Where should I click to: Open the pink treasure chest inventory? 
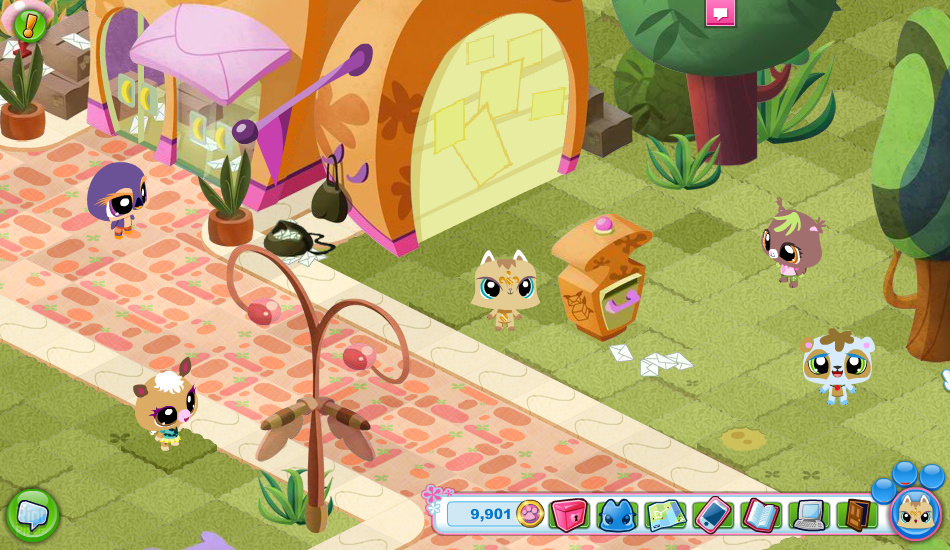coord(569,514)
